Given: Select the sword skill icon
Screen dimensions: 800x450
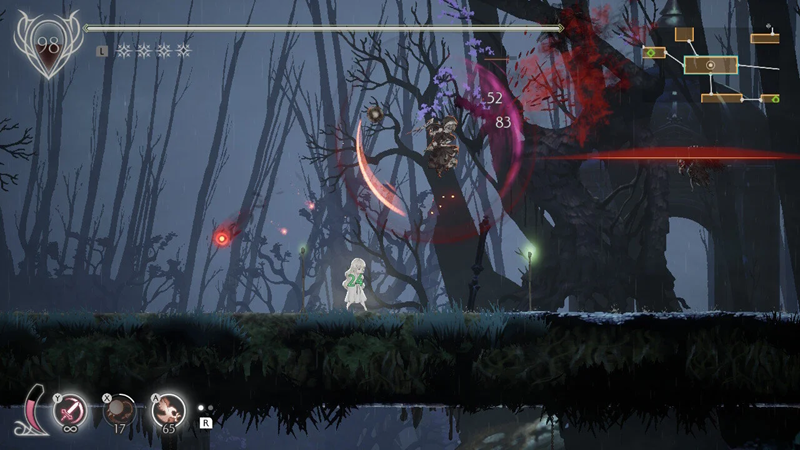Looking at the screenshot, I should coord(72,408).
